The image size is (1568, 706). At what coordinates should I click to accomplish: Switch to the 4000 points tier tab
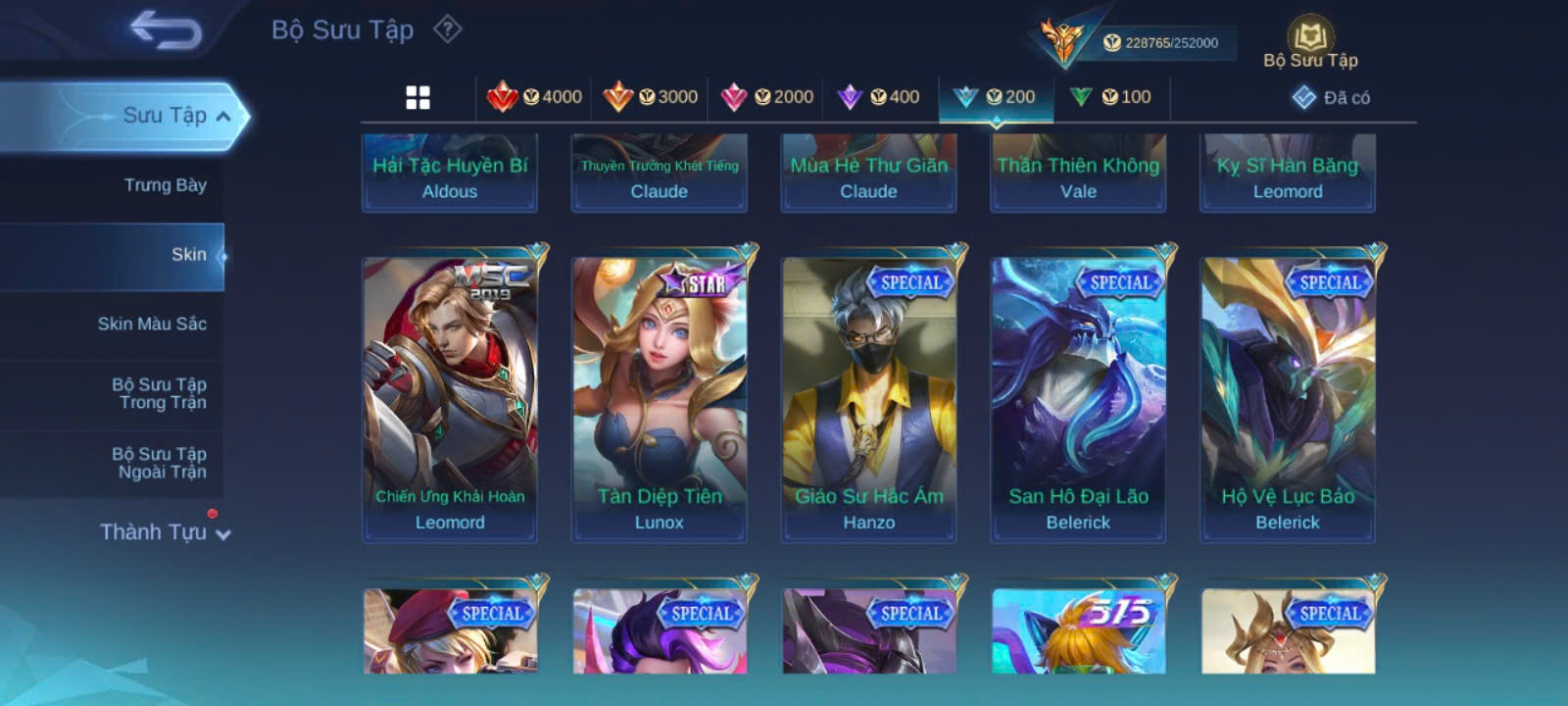click(x=535, y=97)
